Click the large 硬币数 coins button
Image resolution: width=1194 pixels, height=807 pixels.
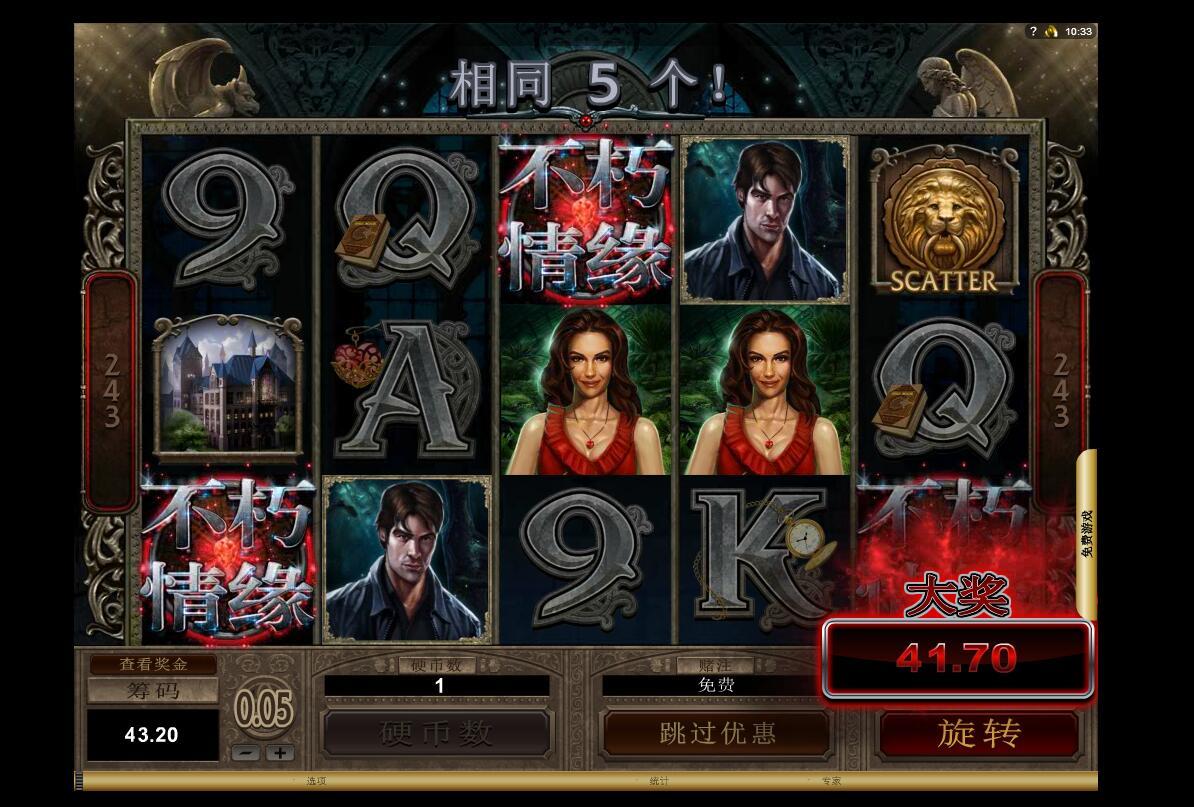[x=437, y=734]
